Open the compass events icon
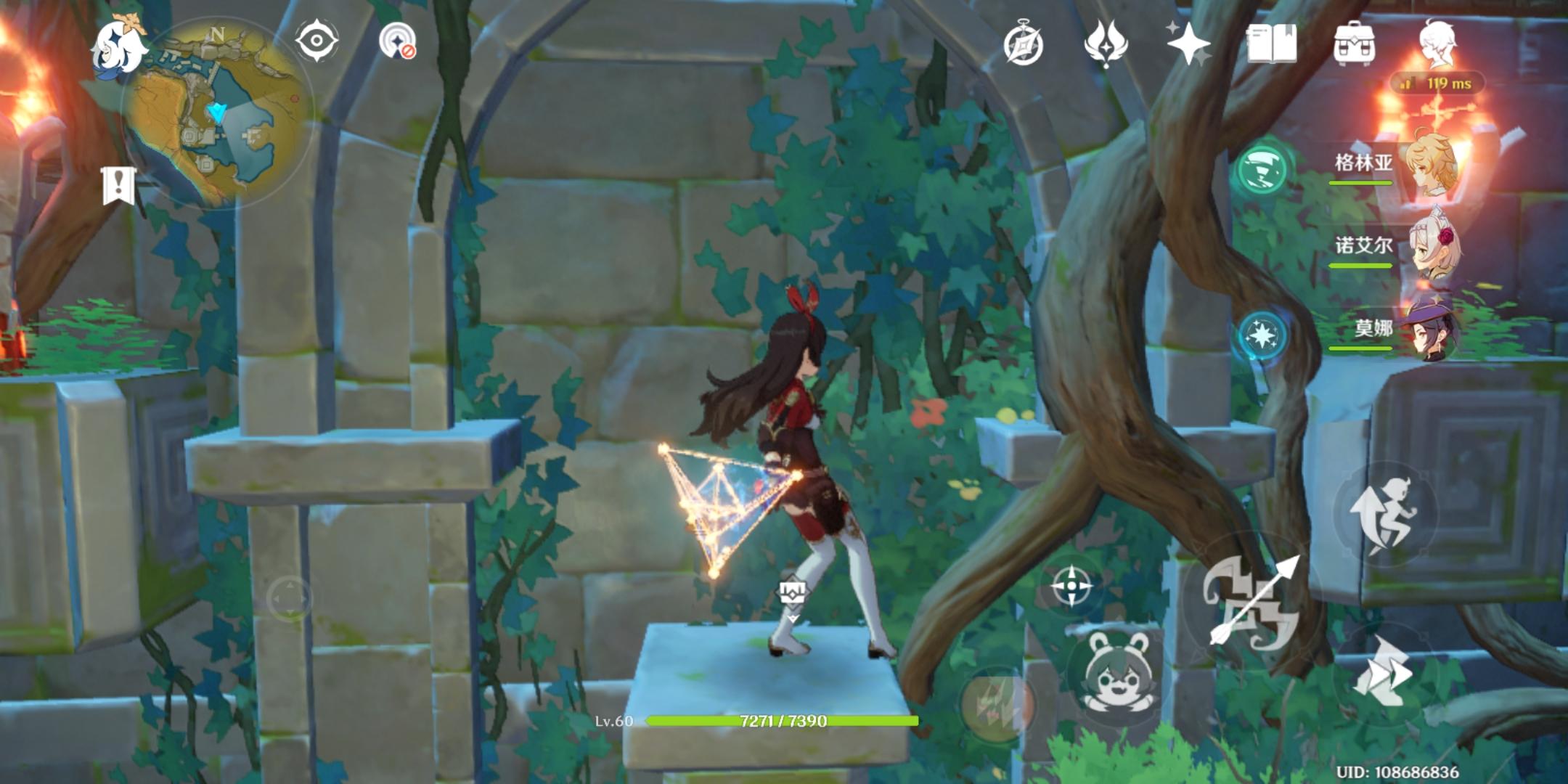The image size is (1568, 784). tap(1023, 45)
